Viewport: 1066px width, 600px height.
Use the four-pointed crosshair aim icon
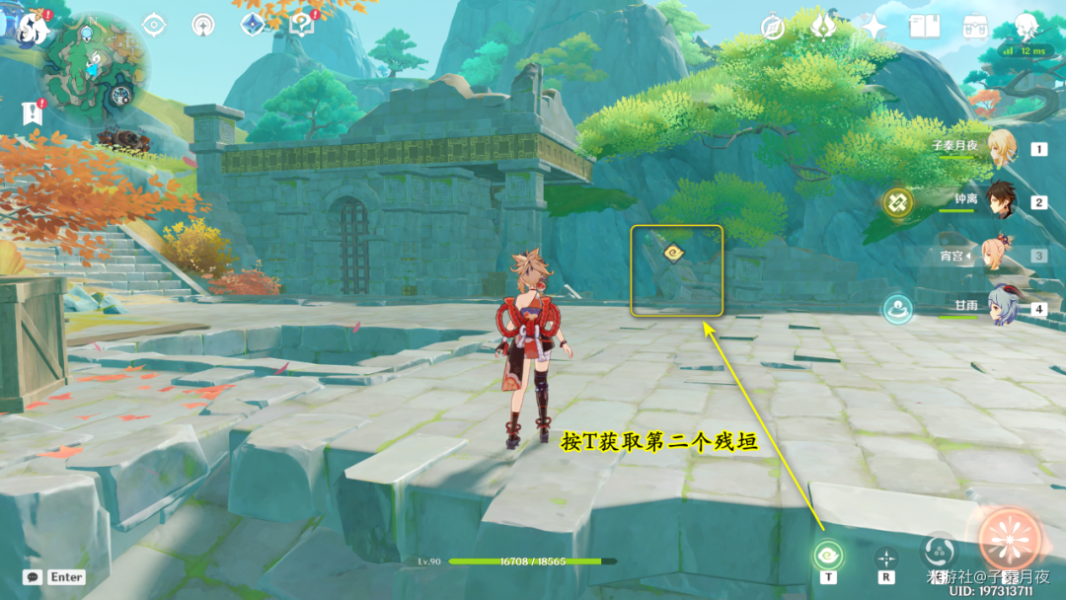click(885, 557)
